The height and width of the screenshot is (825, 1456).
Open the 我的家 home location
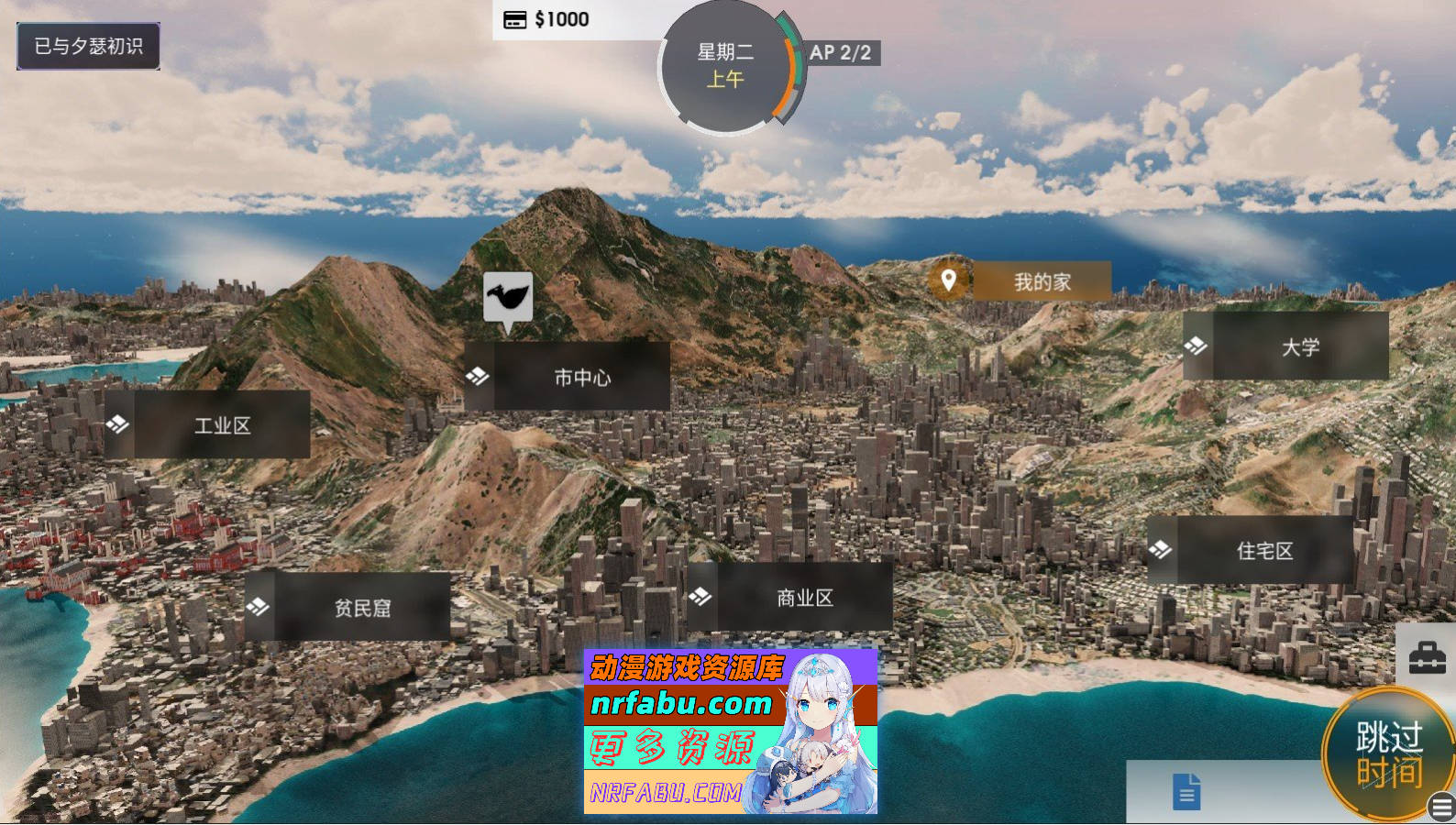[x=1041, y=281]
